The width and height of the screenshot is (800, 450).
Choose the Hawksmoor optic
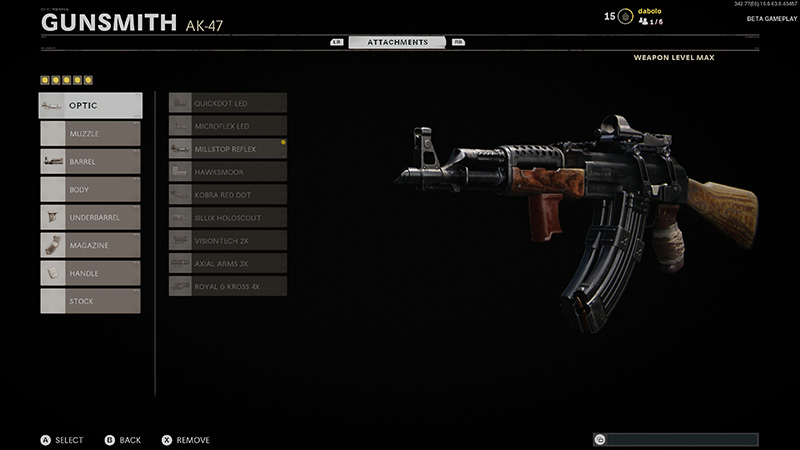click(x=228, y=172)
